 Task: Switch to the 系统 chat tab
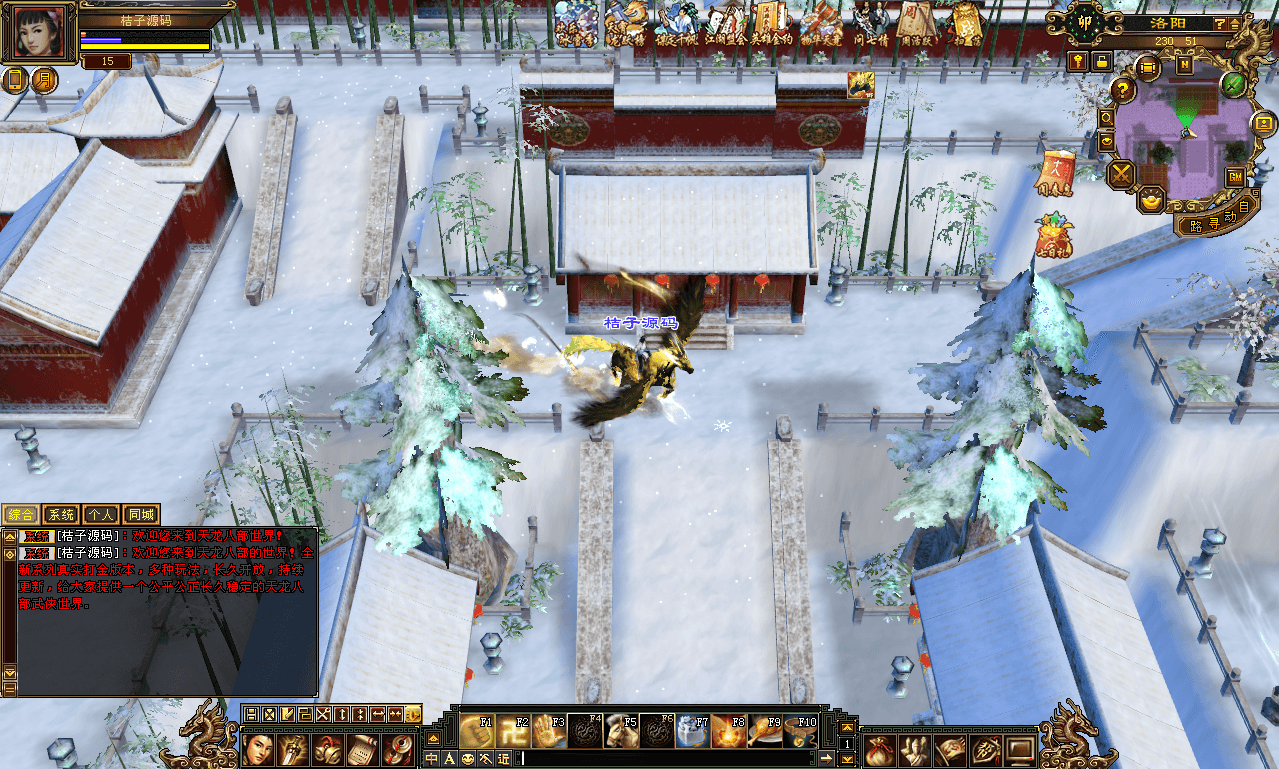[x=61, y=515]
